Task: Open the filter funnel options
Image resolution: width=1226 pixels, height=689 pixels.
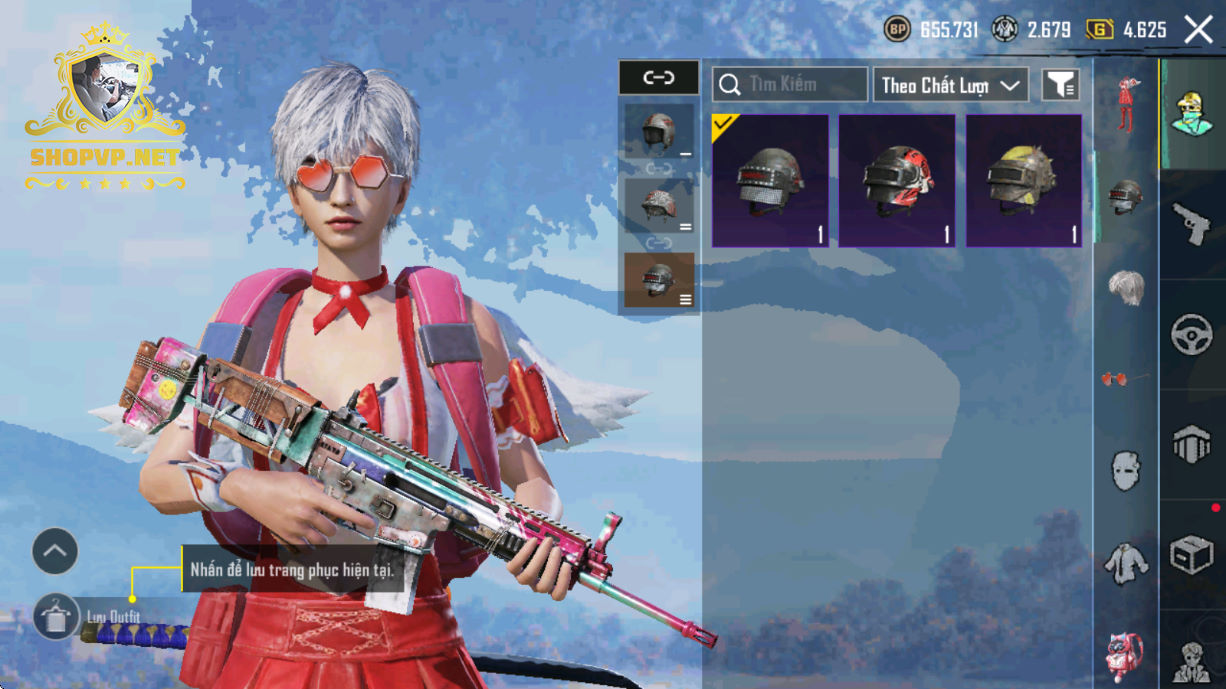Action: click(1060, 86)
